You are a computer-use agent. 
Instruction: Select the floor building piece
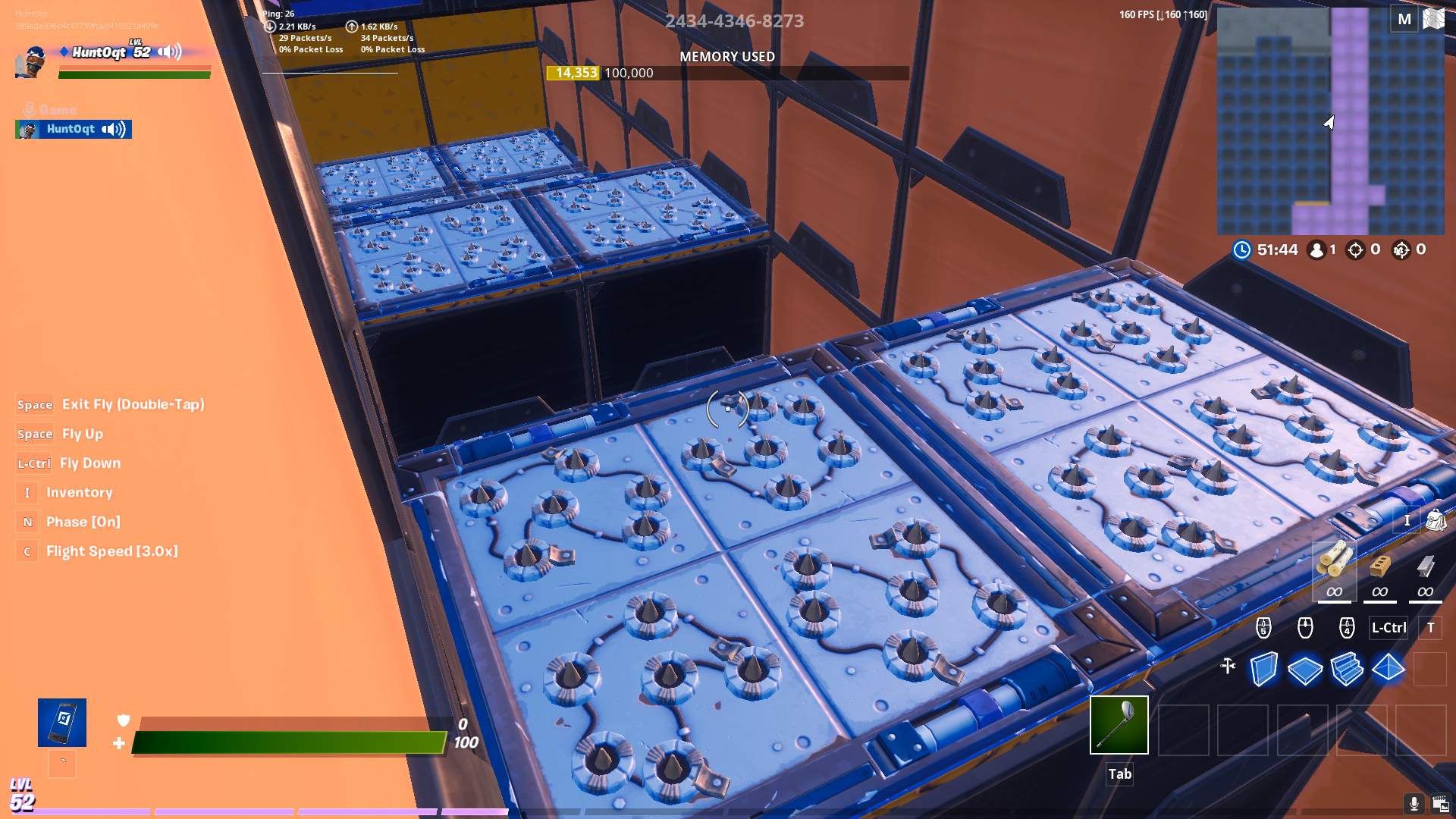[x=1305, y=670]
